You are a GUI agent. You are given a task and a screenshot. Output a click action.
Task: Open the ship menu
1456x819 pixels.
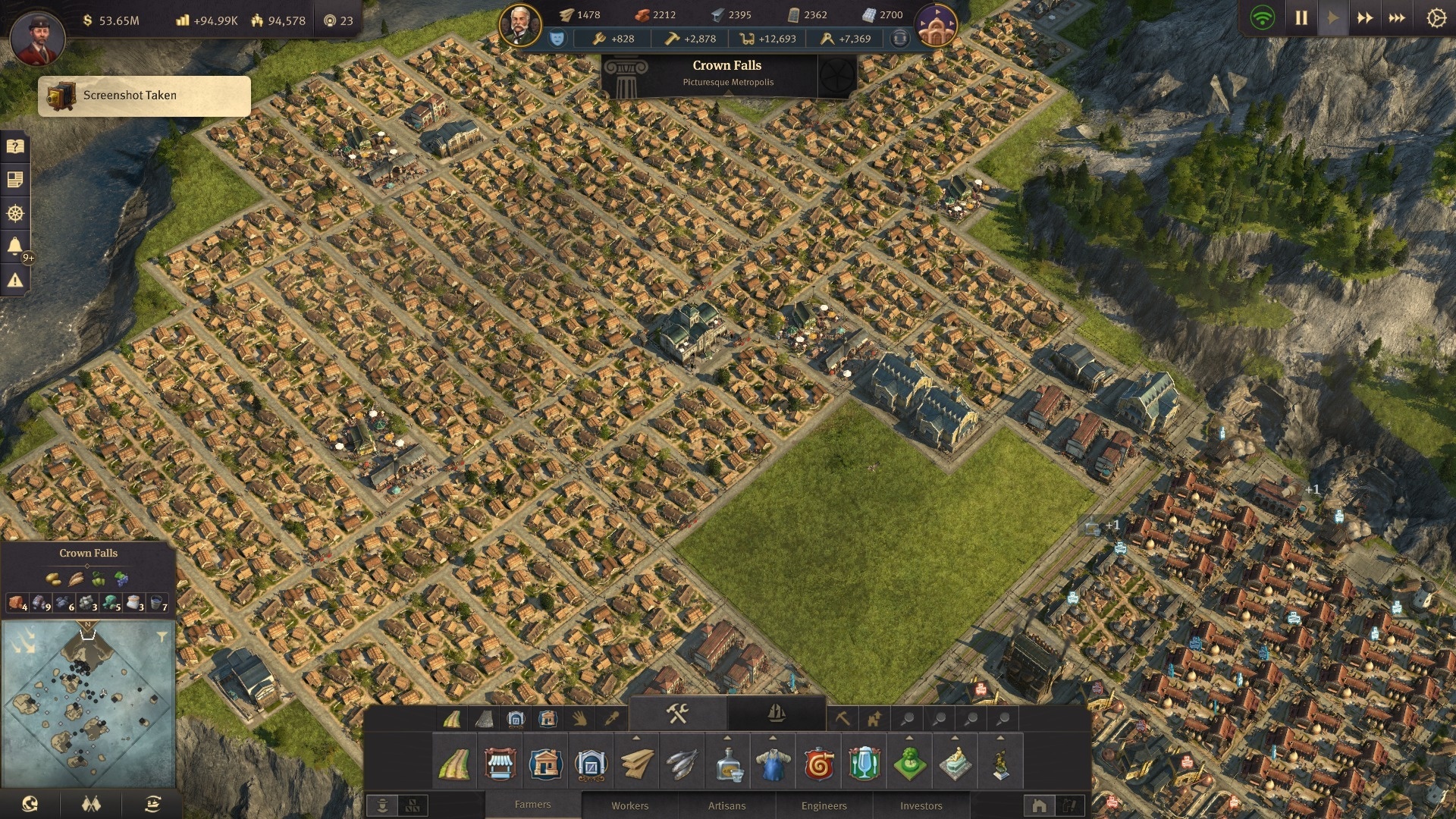pyautogui.click(x=776, y=714)
